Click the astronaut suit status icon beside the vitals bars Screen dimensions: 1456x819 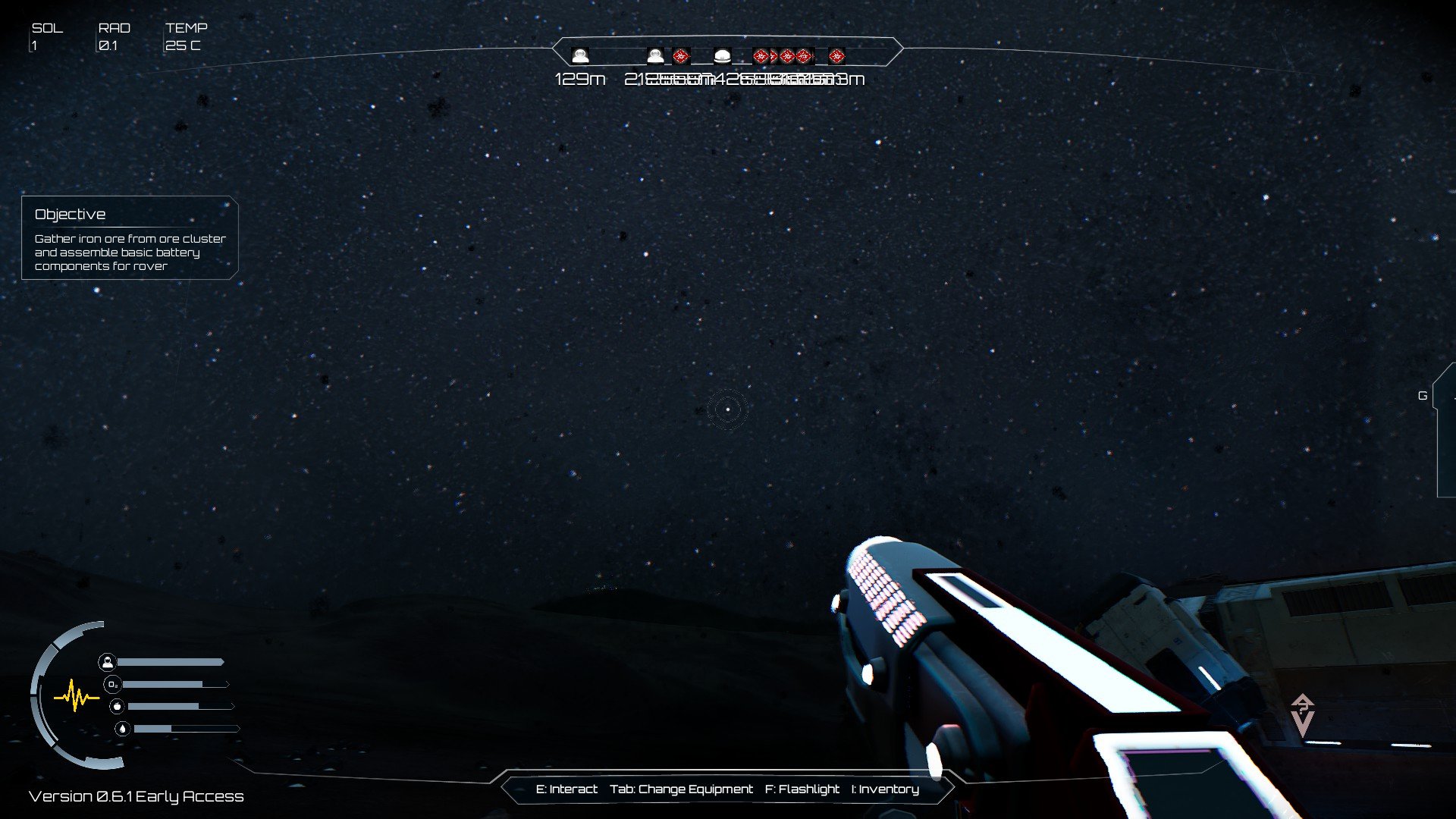(x=107, y=662)
